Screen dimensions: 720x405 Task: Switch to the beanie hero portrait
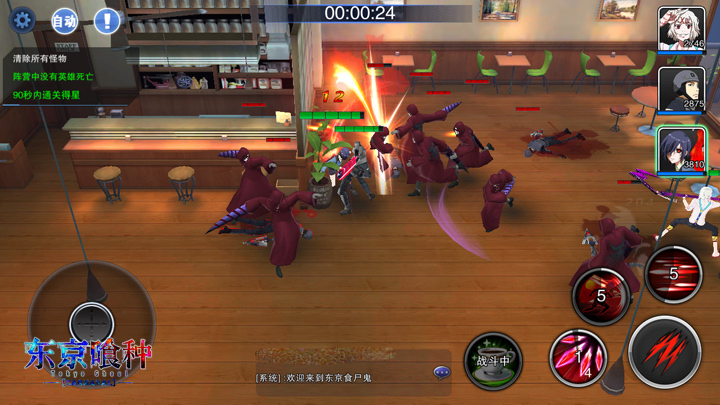(681, 91)
